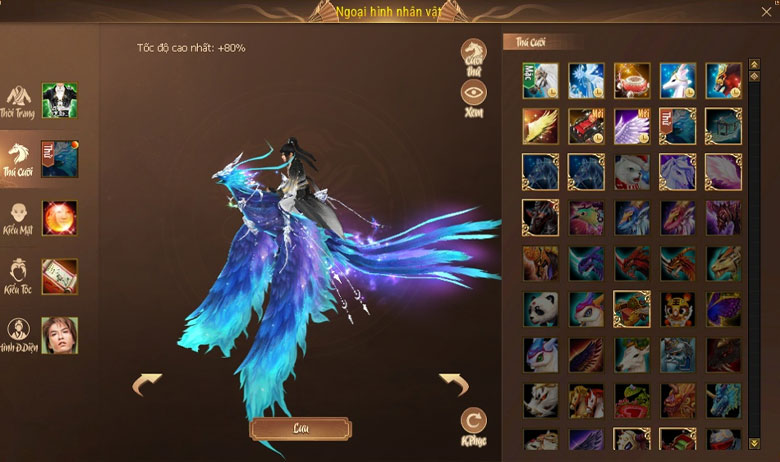Click the Cưỡi thú ride mount button
The width and height of the screenshot is (780, 462).
(474, 54)
